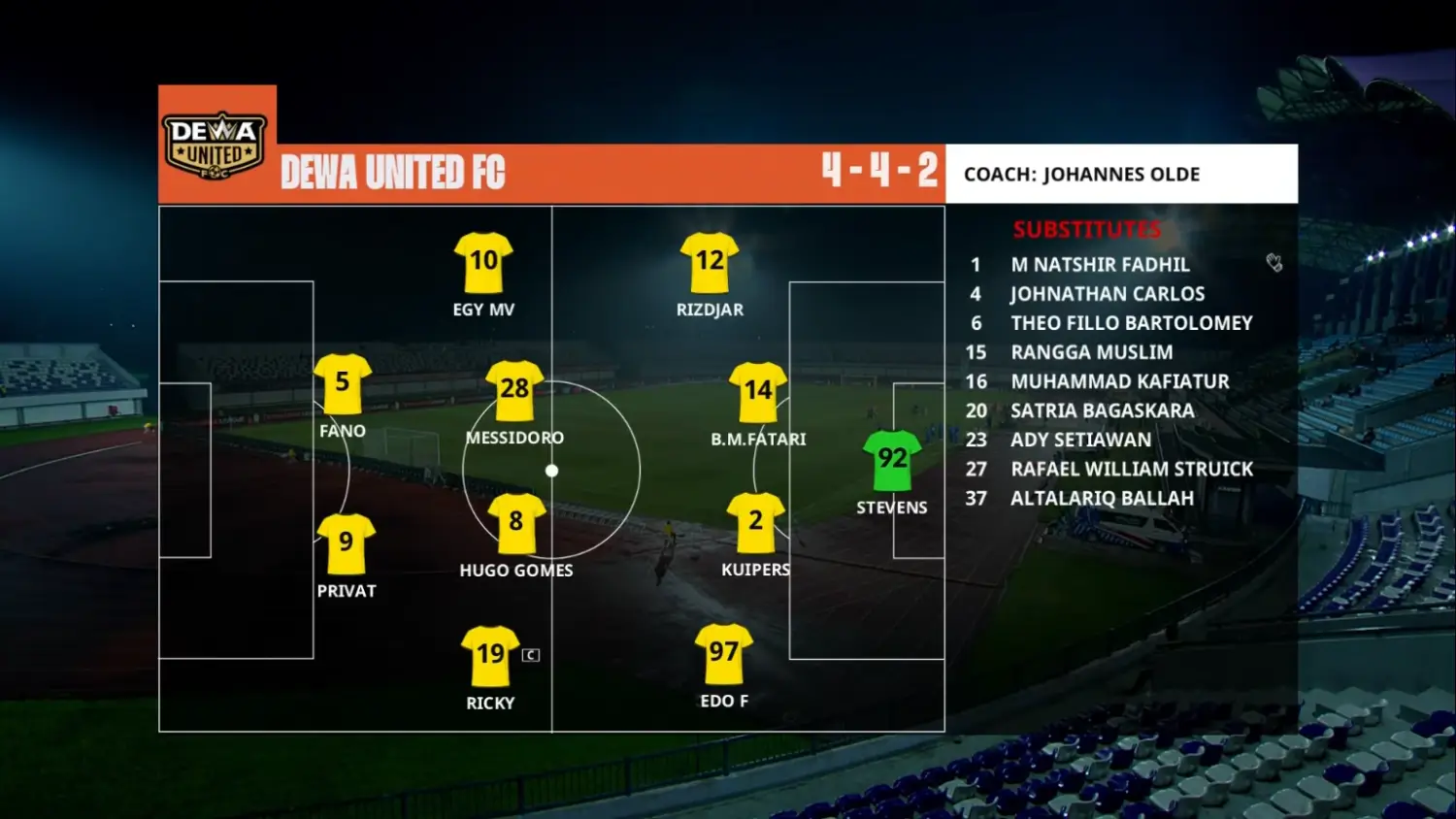
Task: Select substitute Rangga Muslim
Action: click(x=1091, y=352)
